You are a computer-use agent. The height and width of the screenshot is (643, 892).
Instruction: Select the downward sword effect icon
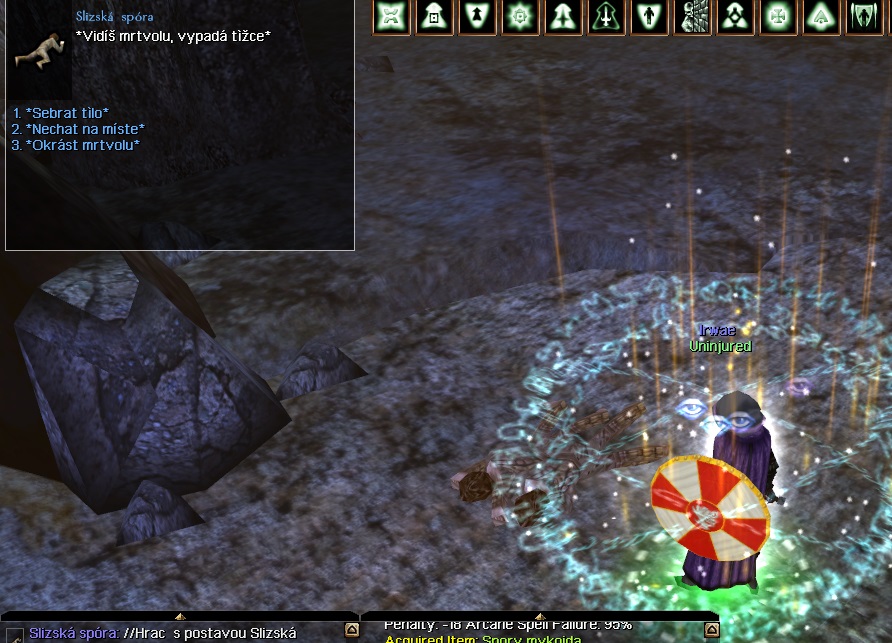607,17
